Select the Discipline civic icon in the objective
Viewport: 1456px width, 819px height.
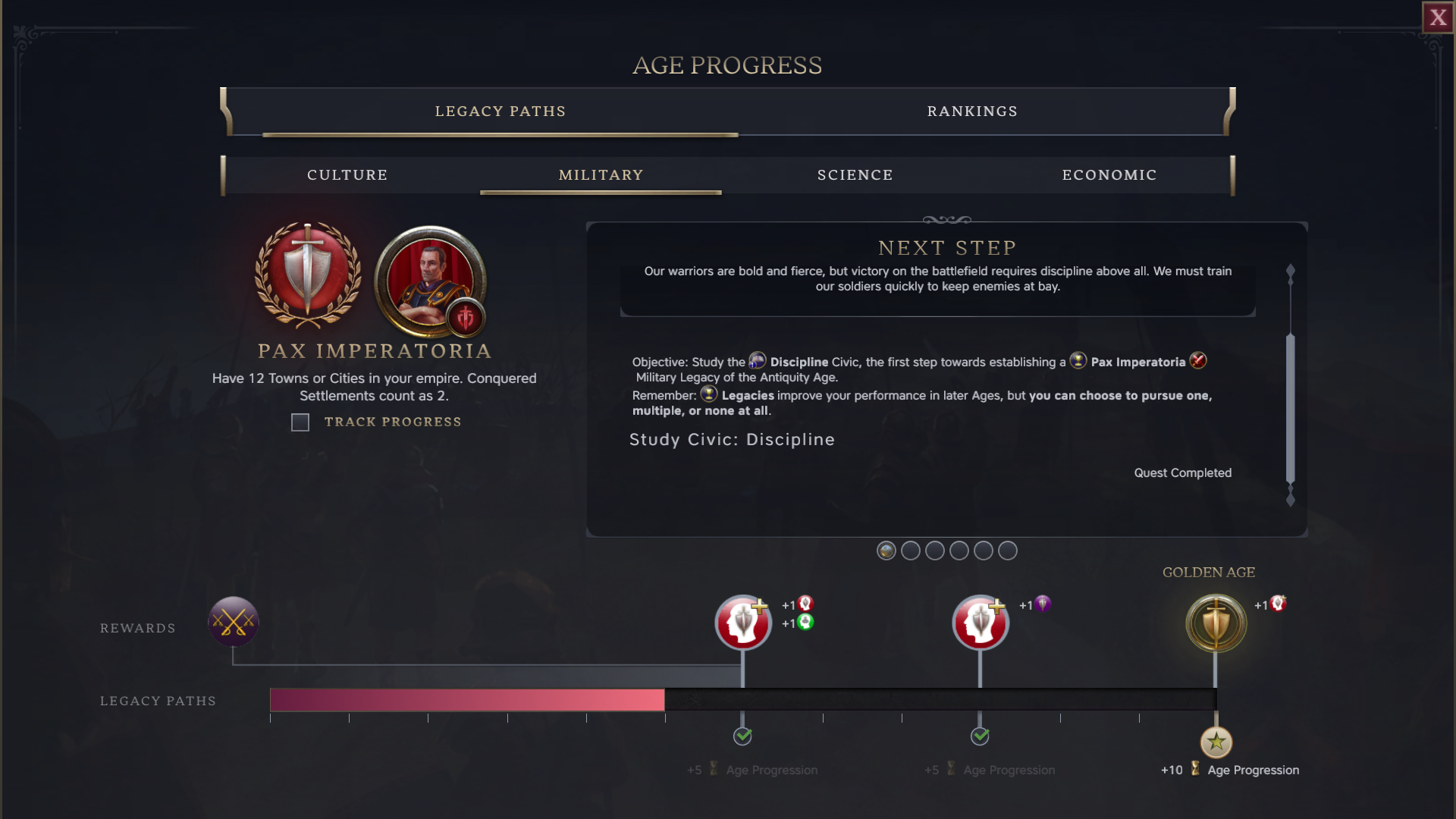(758, 361)
